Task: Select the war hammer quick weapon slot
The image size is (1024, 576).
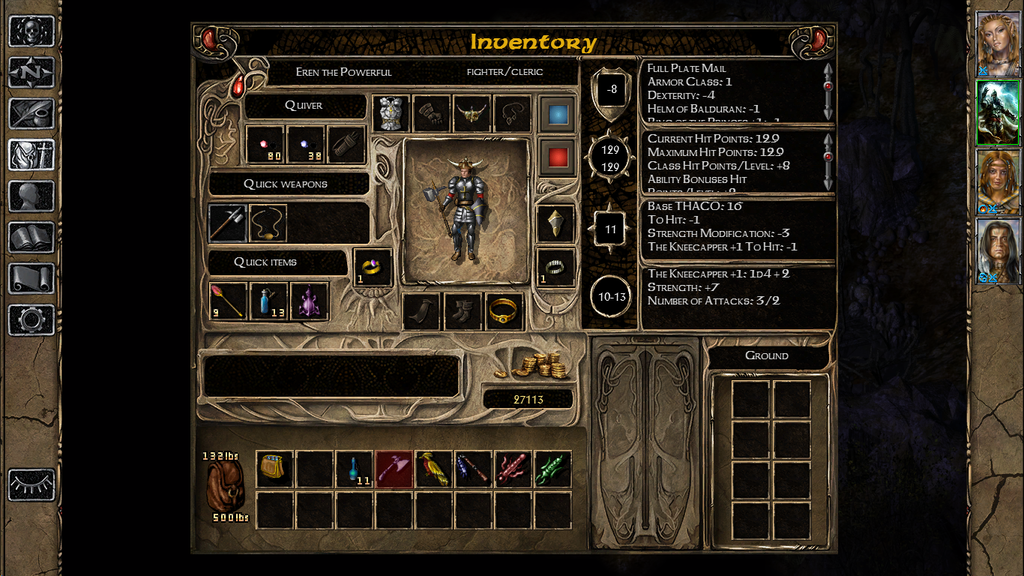Action: [228, 223]
